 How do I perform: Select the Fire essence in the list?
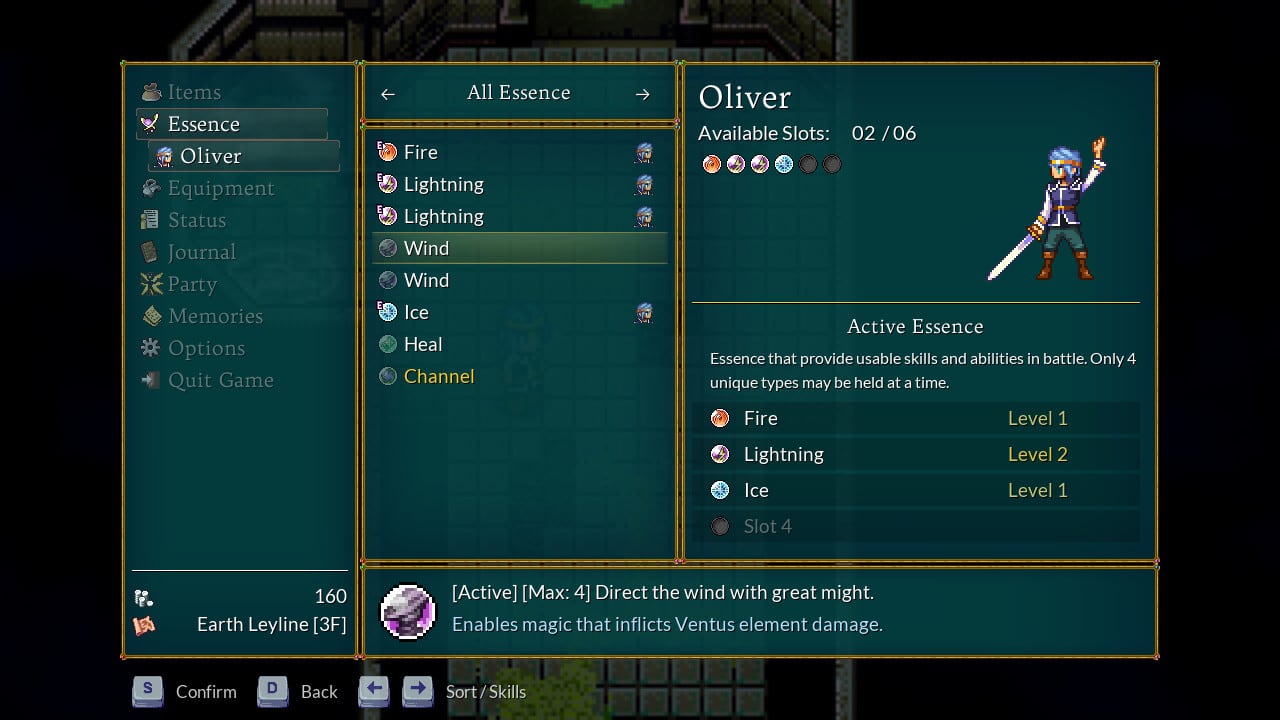tap(420, 152)
